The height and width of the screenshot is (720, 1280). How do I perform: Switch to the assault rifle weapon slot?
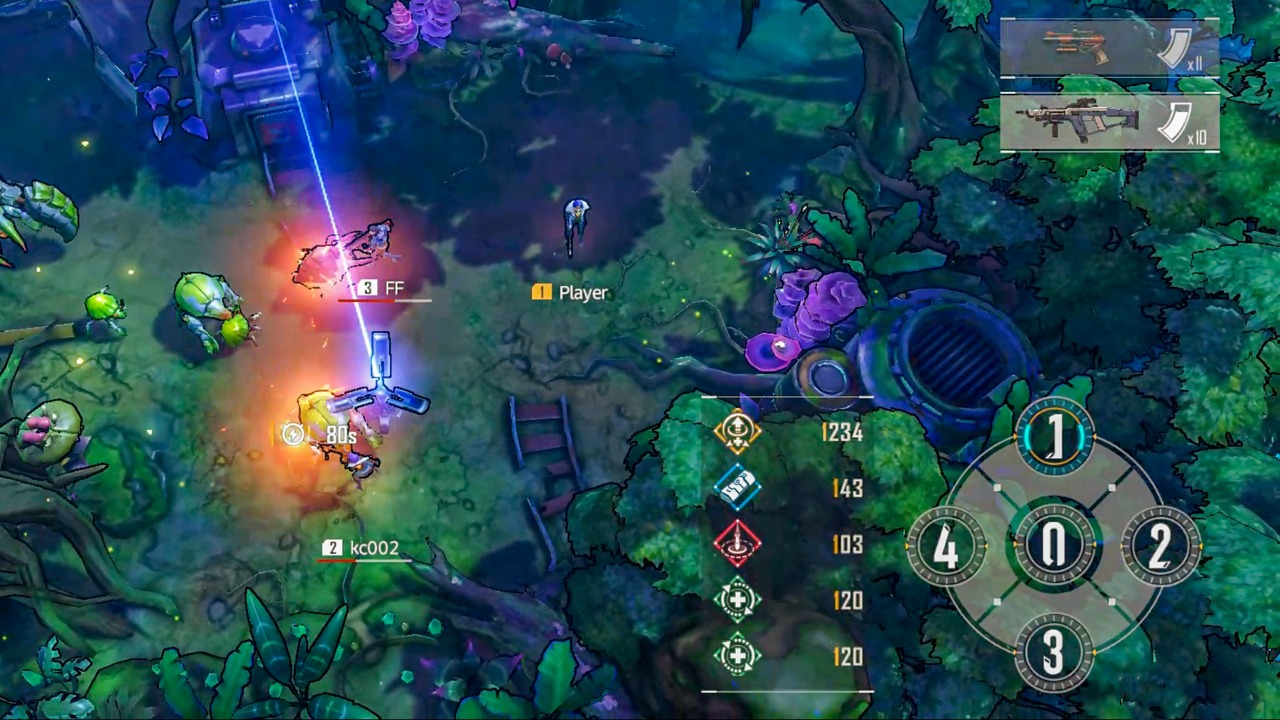click(1109, 122)
